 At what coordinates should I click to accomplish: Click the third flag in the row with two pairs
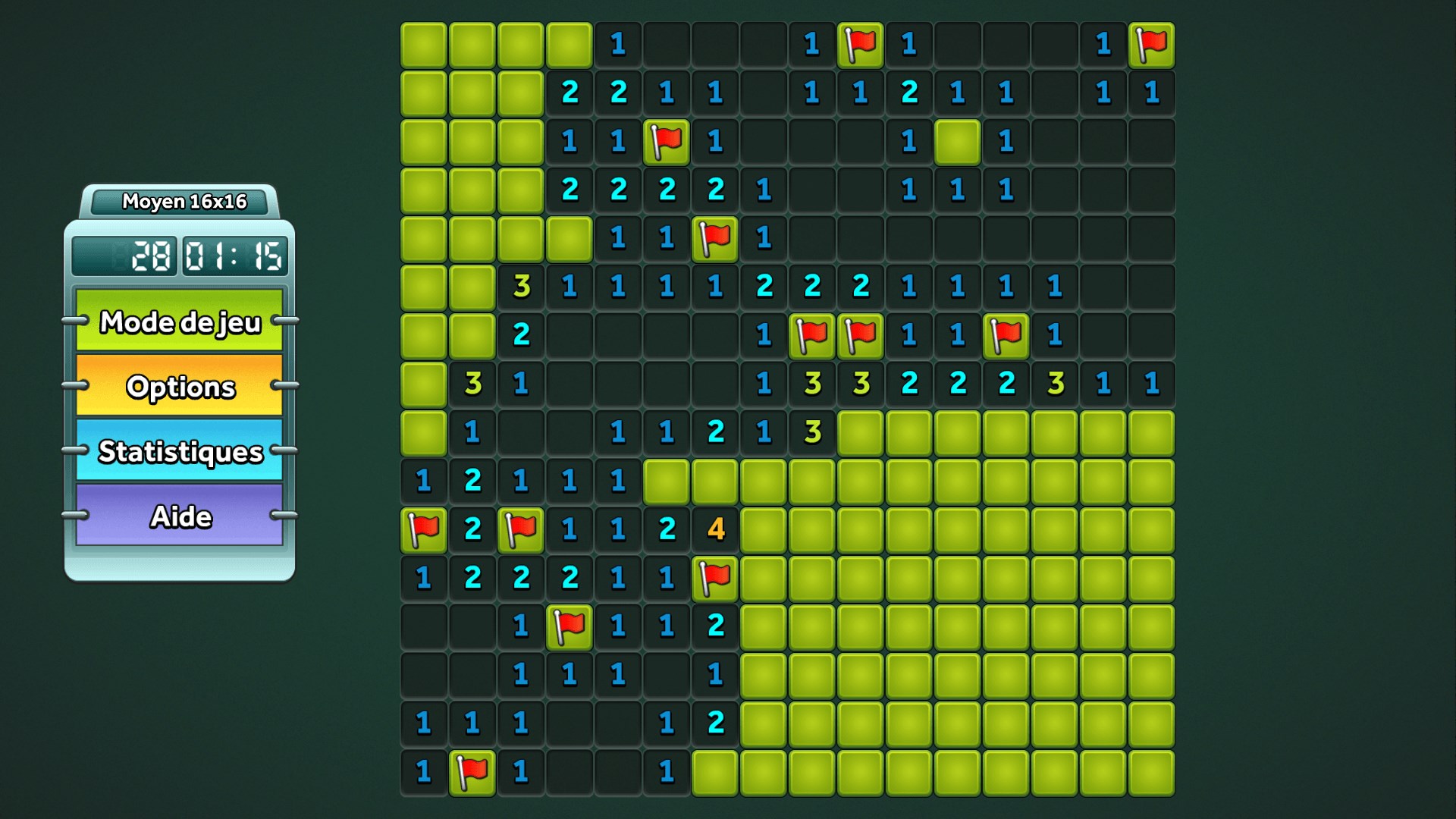[1006, 334]
